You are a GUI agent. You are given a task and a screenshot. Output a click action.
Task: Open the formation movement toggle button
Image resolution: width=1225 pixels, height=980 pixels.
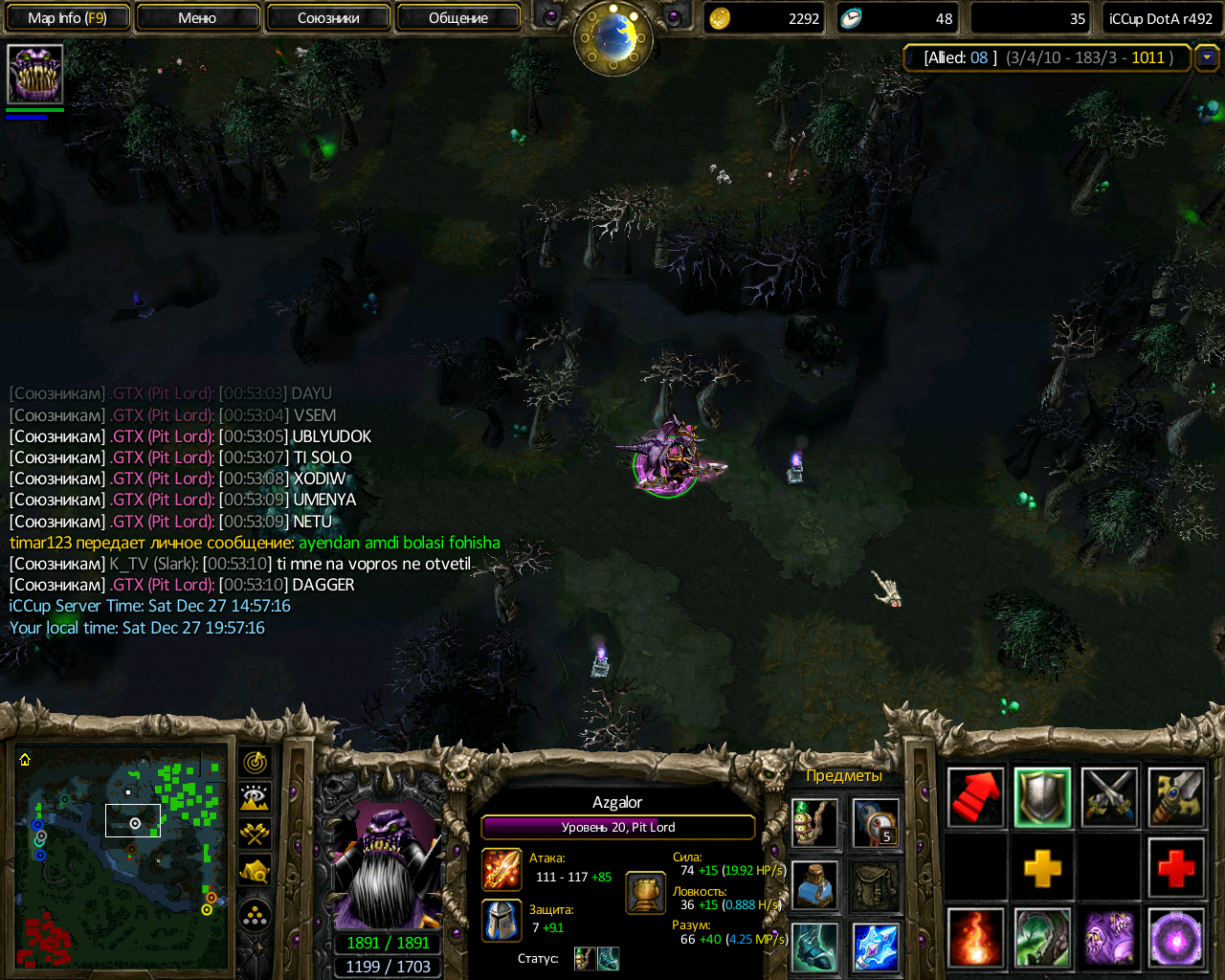[x=255, y=917]
